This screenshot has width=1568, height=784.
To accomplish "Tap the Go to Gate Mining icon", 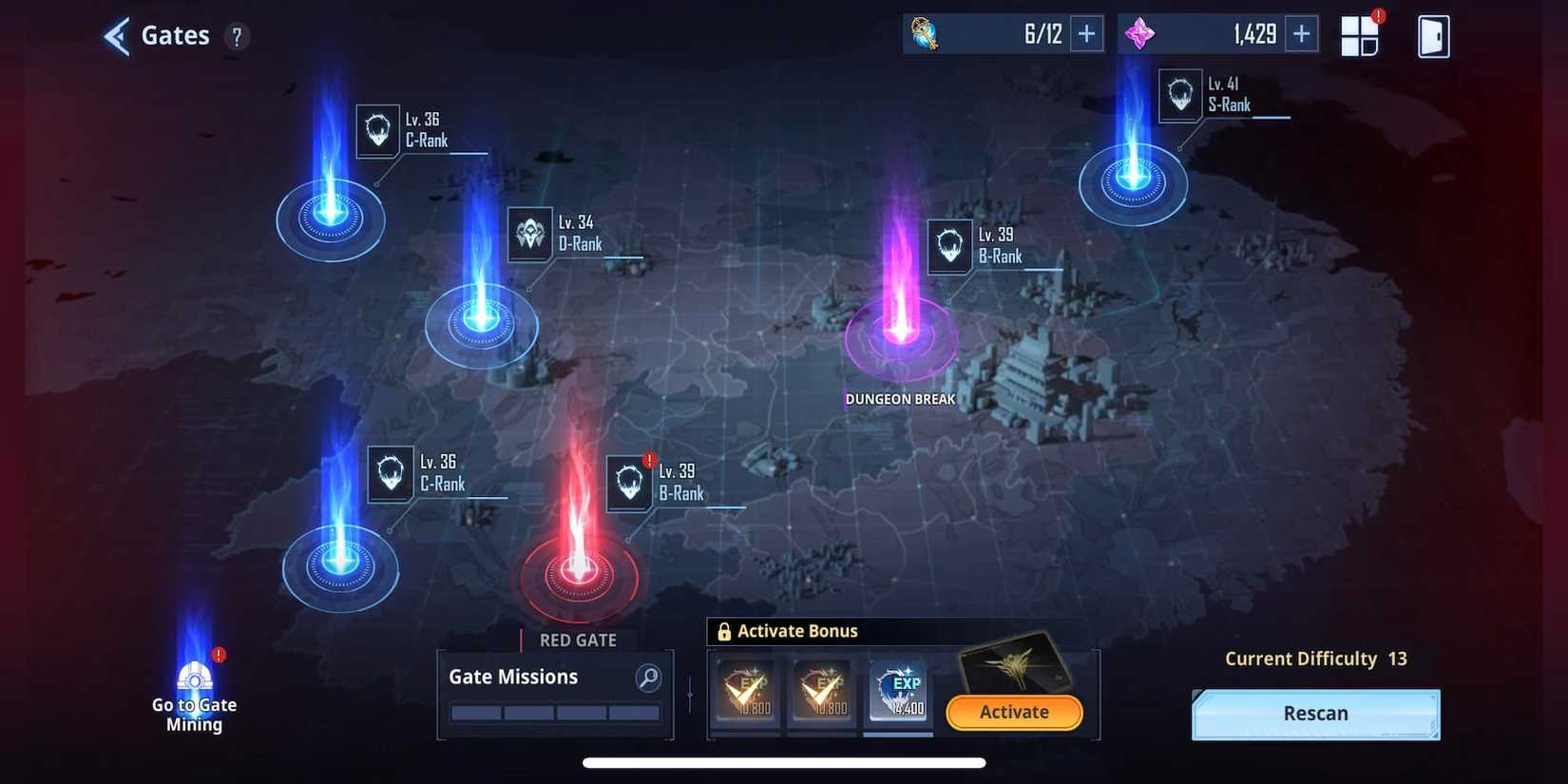I will click(194, 680).
